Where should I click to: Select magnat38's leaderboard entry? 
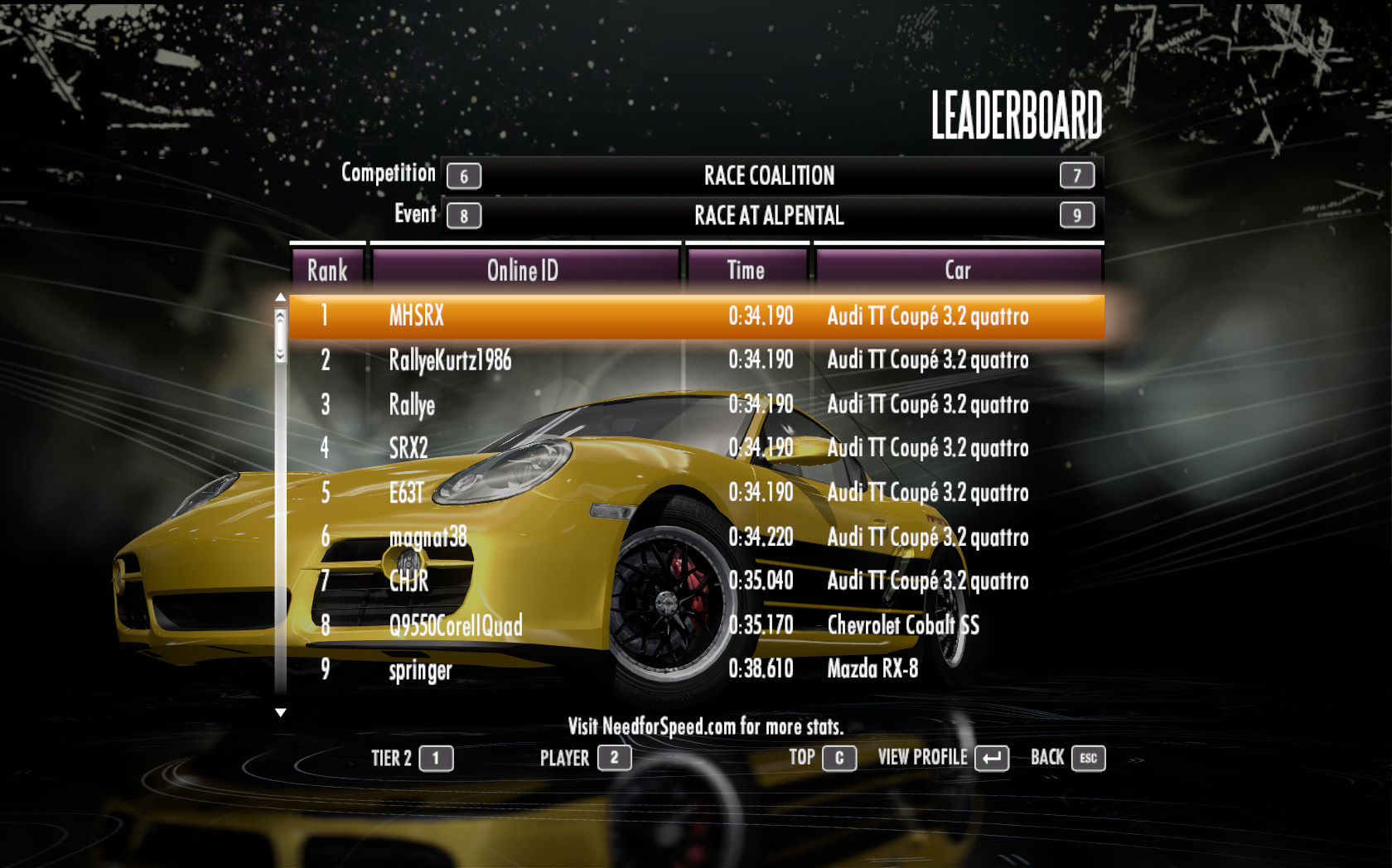696,537
